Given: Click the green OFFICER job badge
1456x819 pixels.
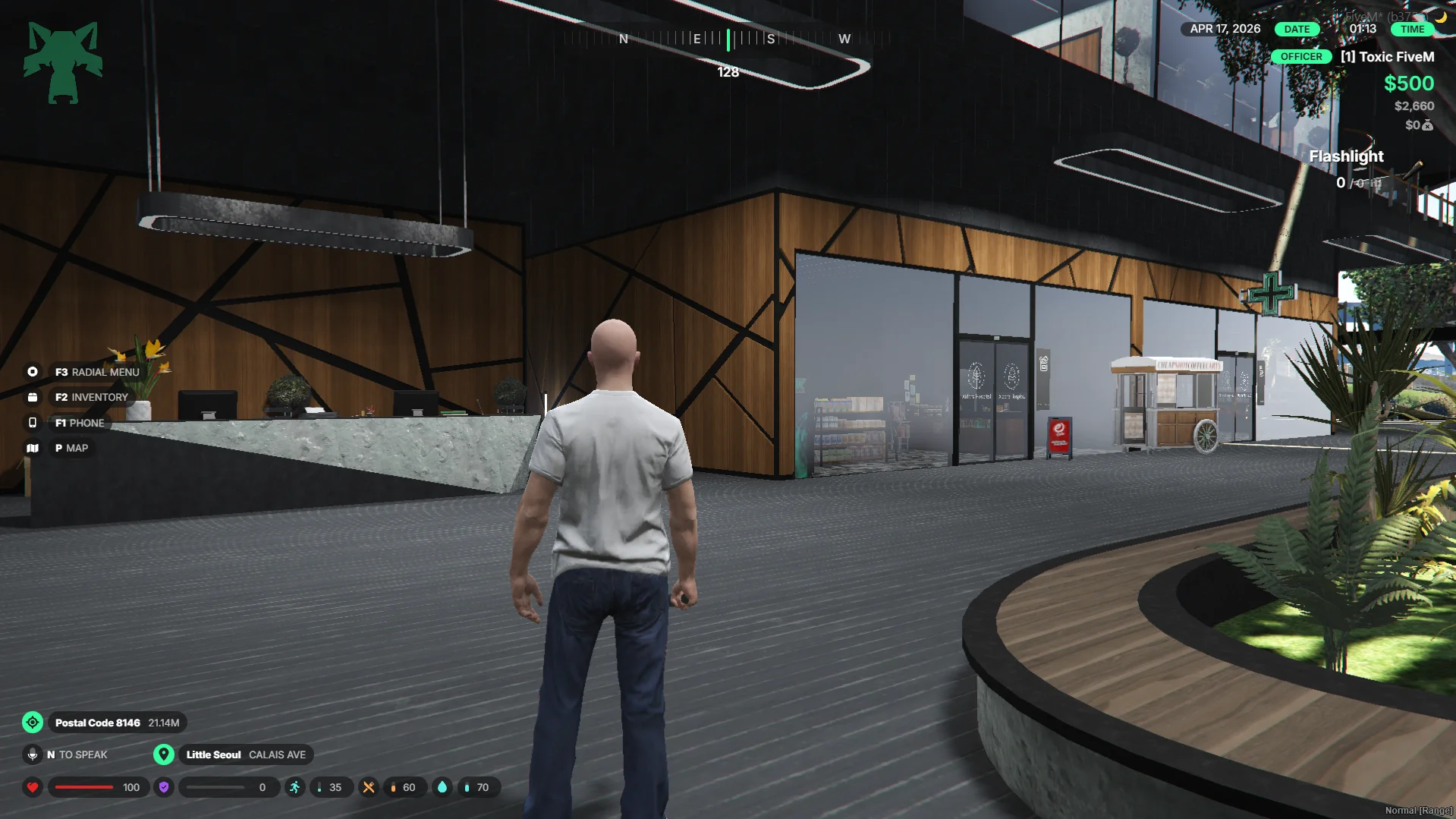Looking at the screenshot, I should coord(1300,57).
